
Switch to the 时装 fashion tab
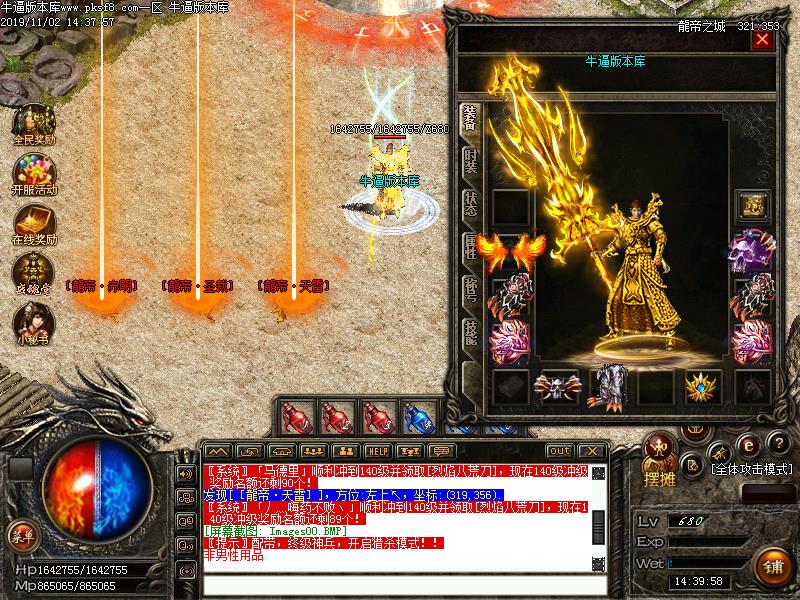470,161
